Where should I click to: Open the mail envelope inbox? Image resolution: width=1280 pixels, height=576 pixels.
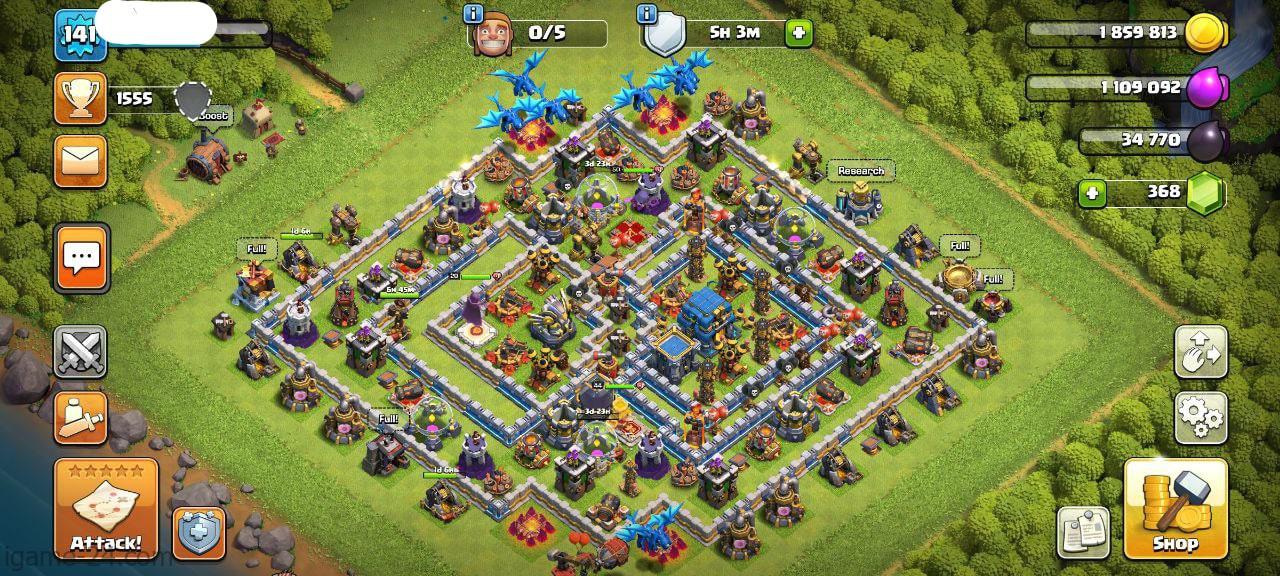80,160
